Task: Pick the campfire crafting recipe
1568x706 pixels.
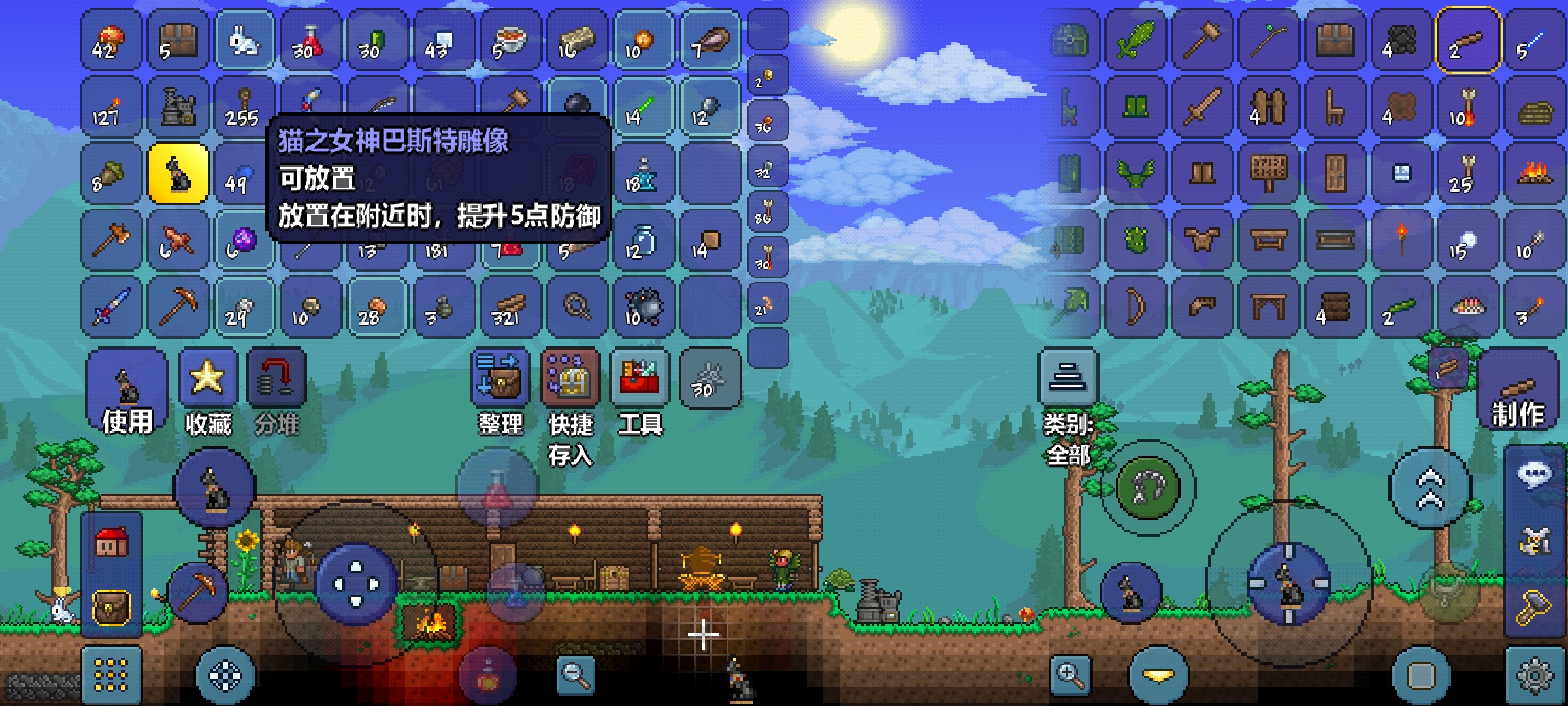Action: [x=1534, y=174]
